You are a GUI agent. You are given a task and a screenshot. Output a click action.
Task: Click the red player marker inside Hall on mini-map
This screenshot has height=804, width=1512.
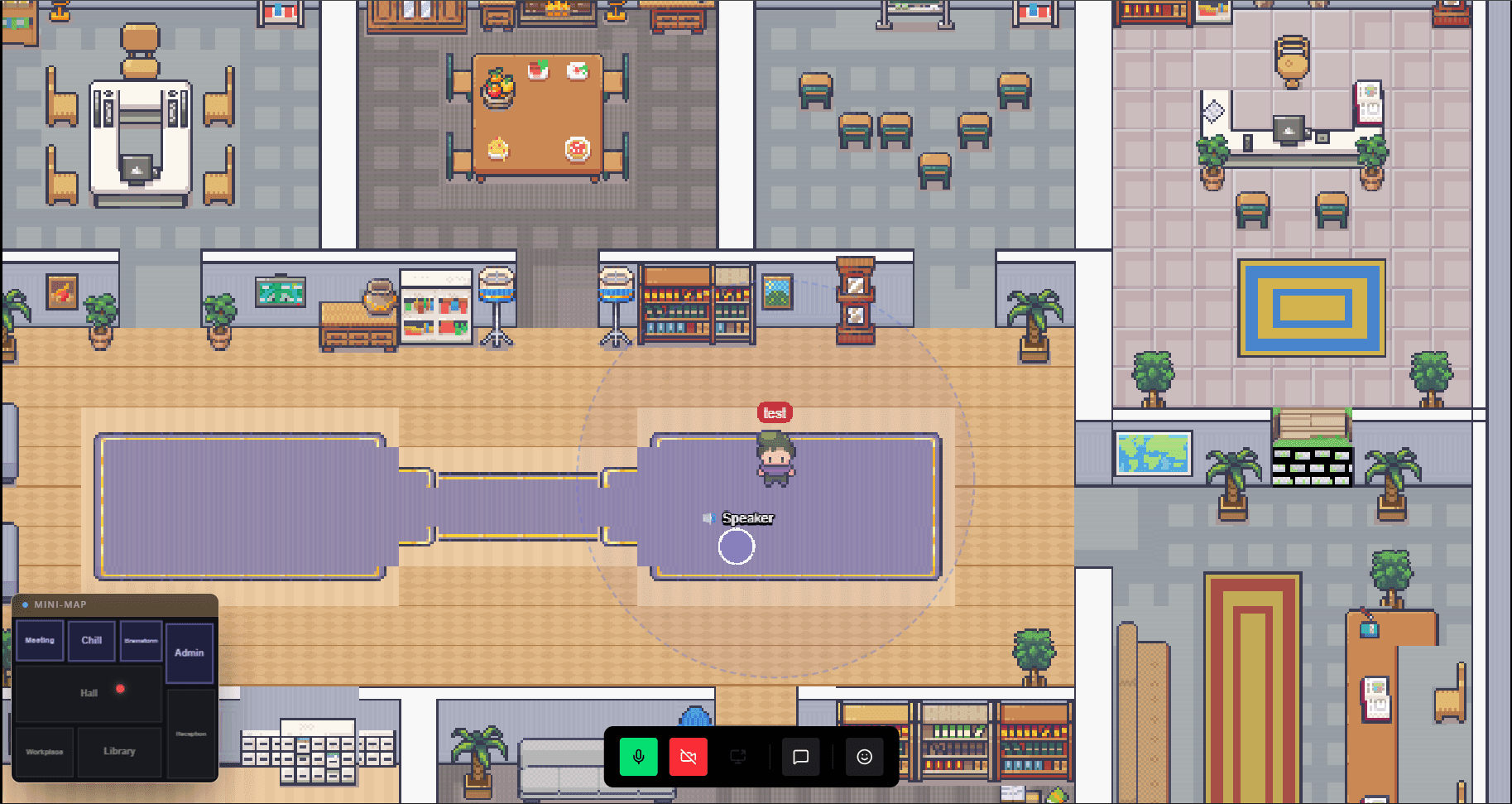[121, 687]
